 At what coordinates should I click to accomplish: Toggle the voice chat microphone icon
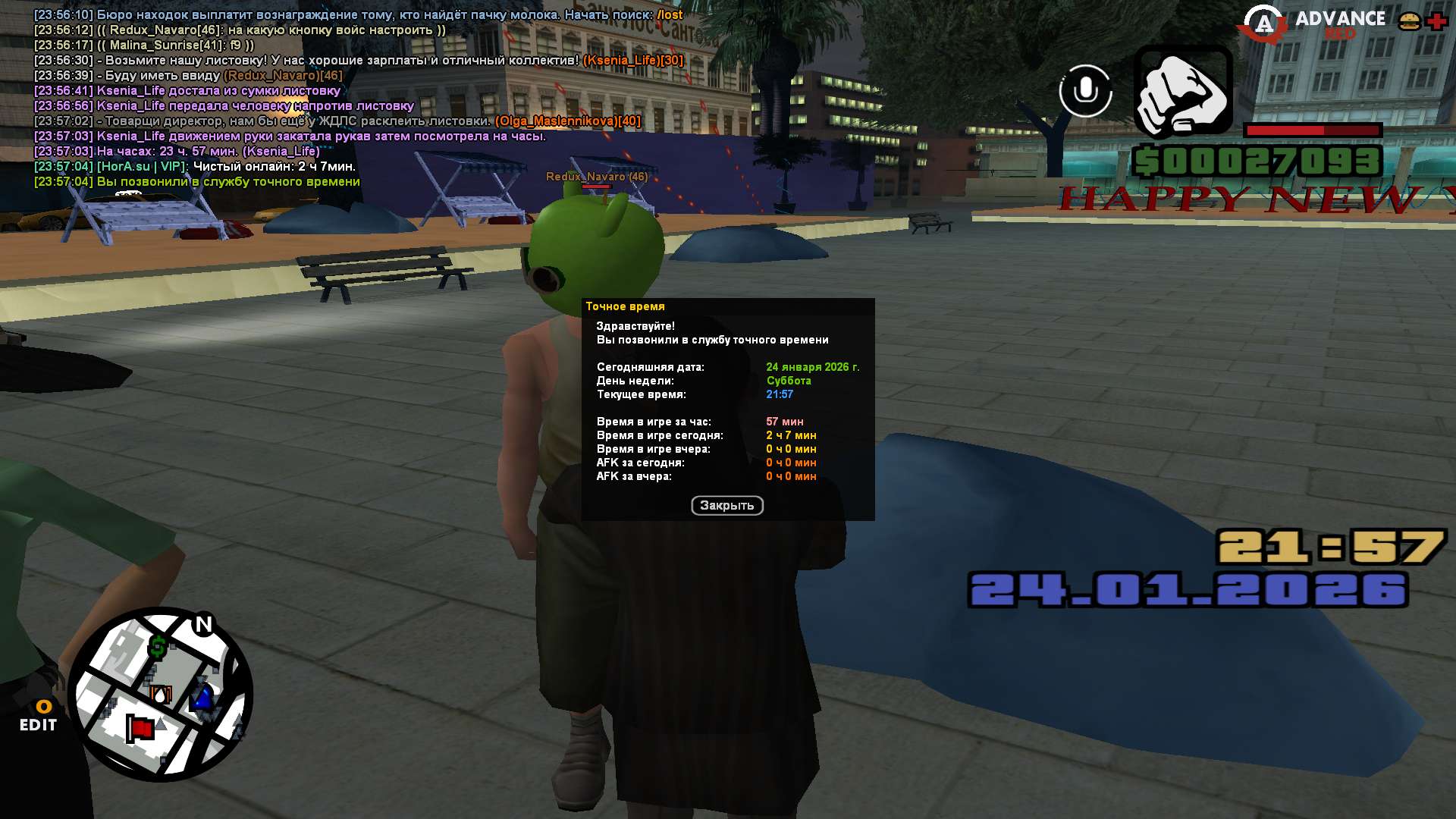[1085, 91]
